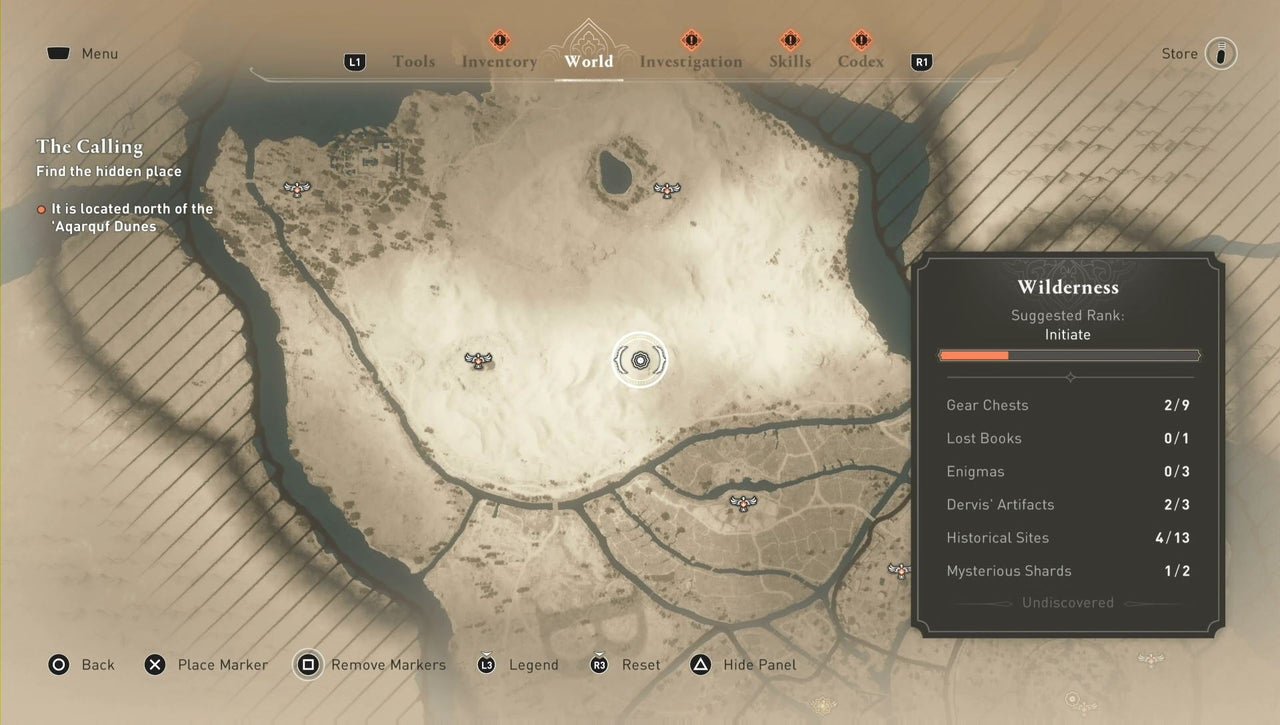Image resolution: width=1280 pixels, height=725 pixels.
Task: Click the orange alert icon above Codex
Action: (860, 42)
